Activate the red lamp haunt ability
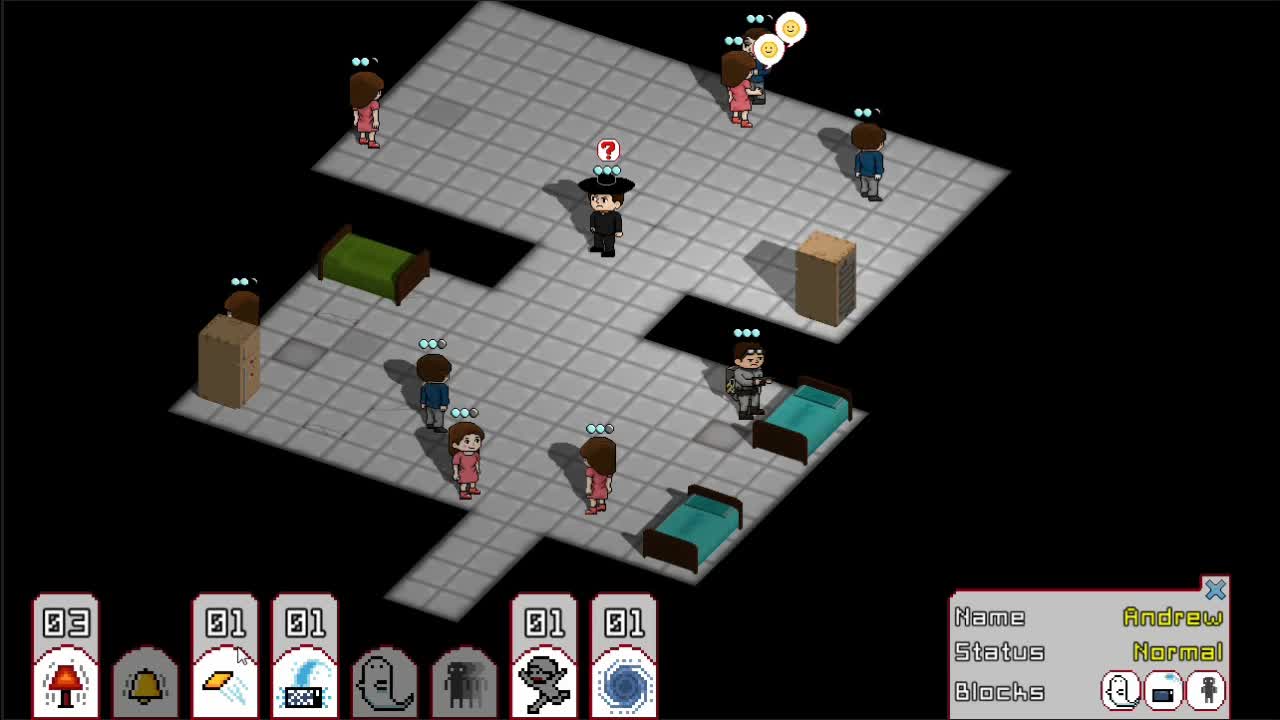This screenshot has height=720, width=1280. click(66, 682)
